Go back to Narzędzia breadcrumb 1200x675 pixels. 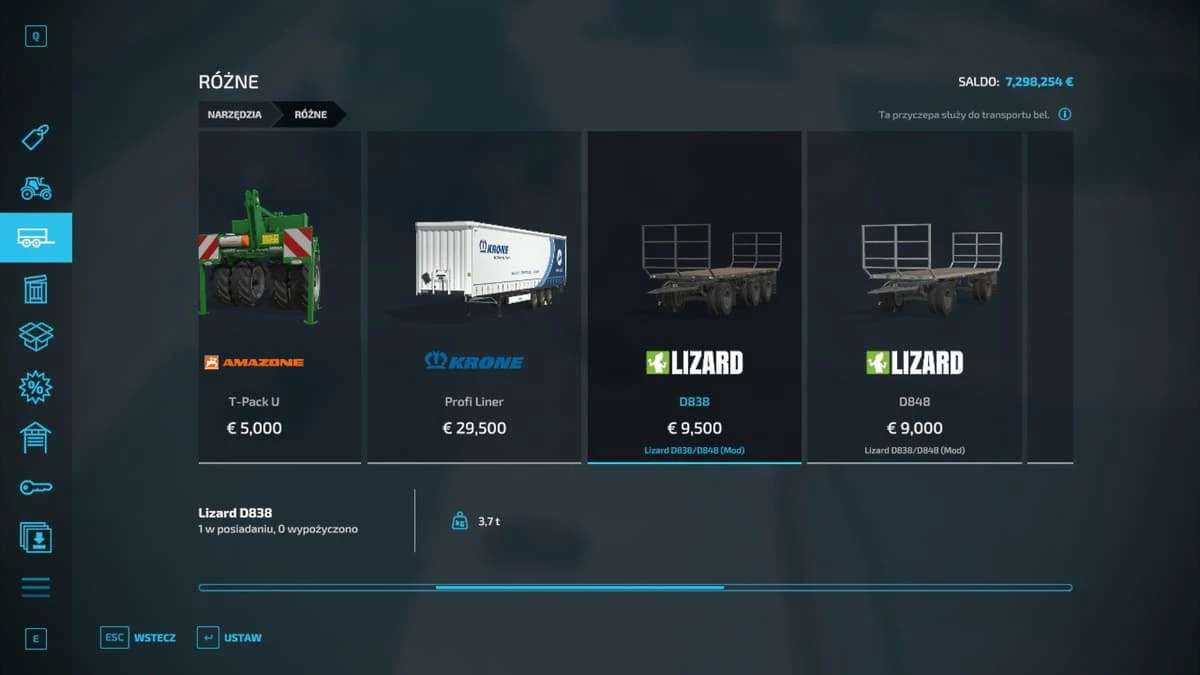235,115
